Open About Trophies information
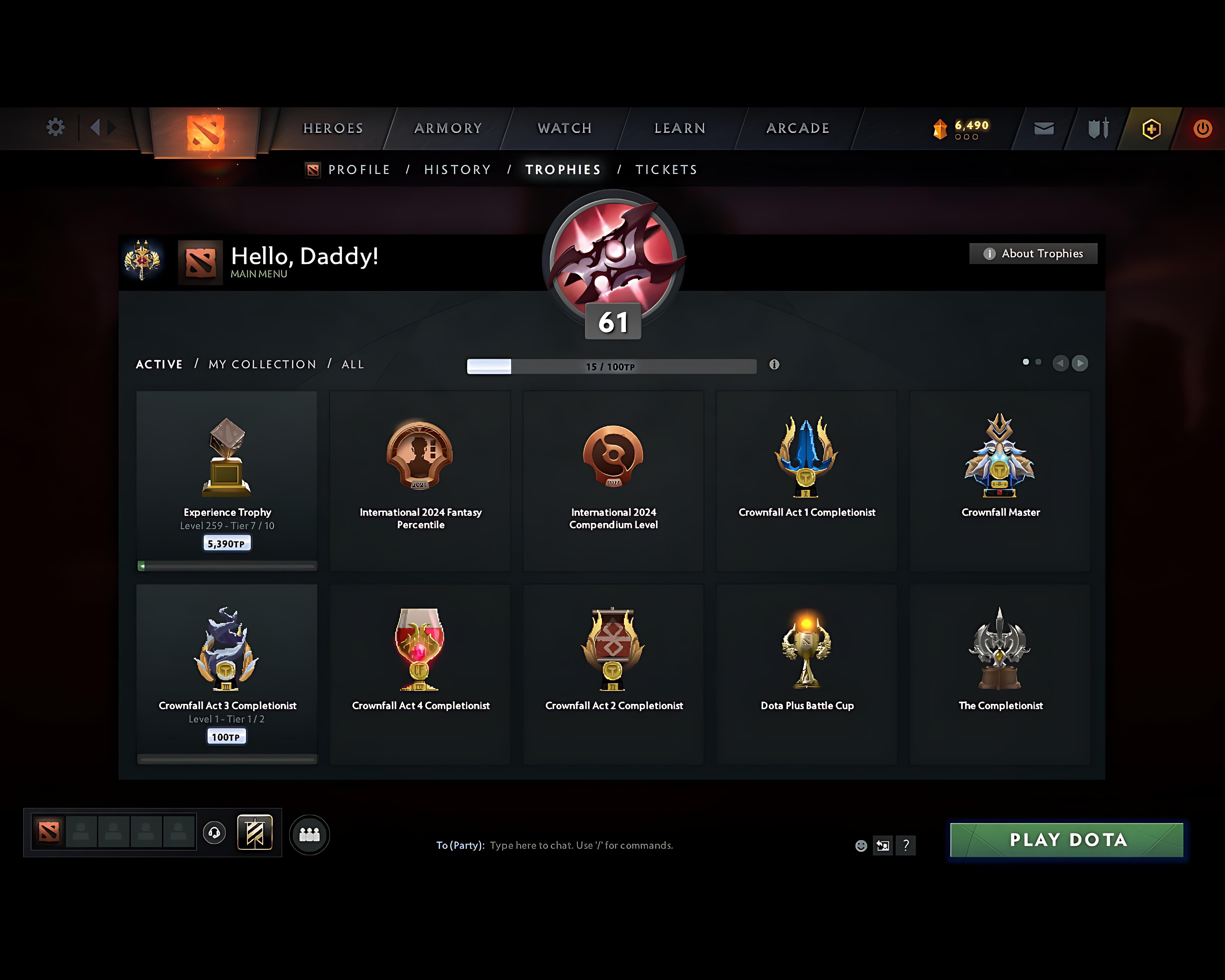 point(1033,253)
